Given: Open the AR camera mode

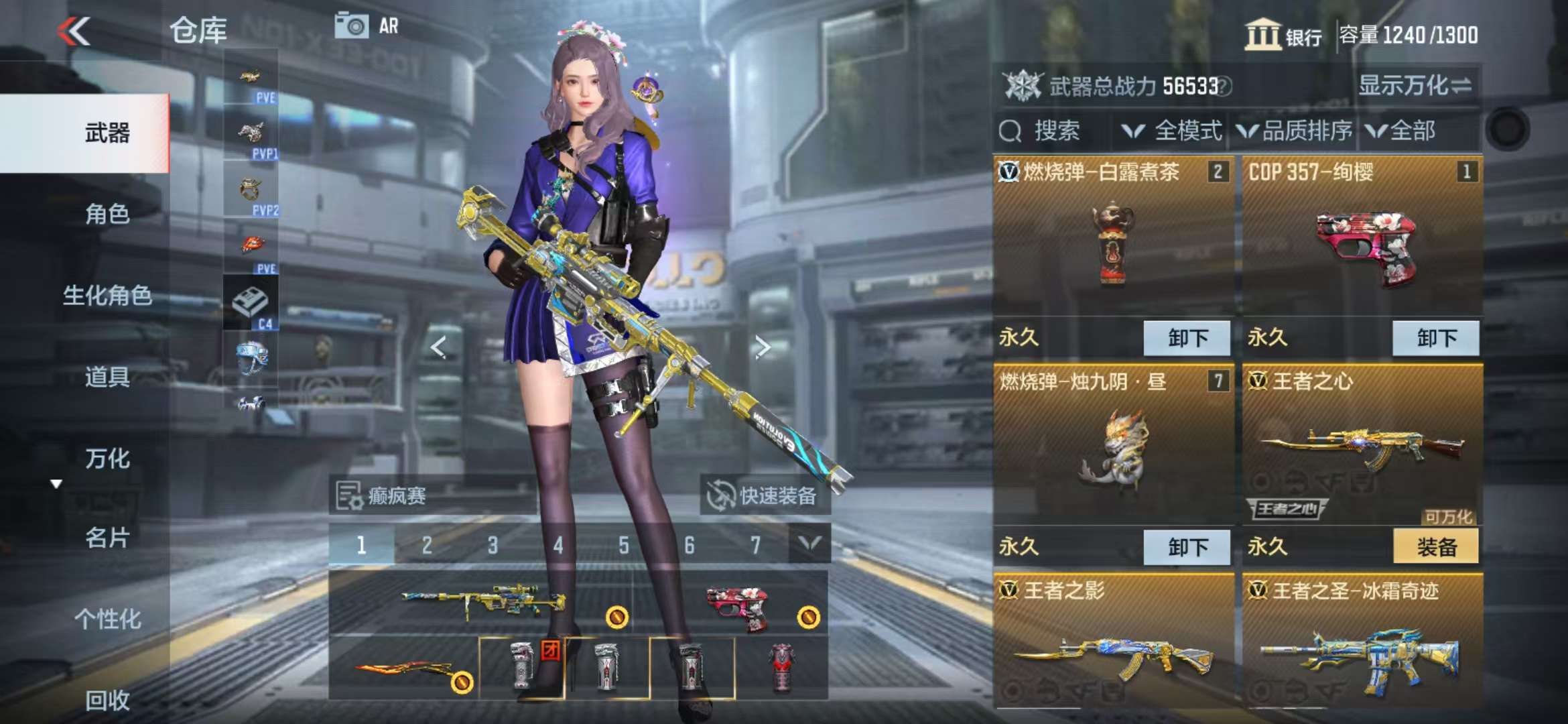Looking at the screenshot, I should point(367,26).
